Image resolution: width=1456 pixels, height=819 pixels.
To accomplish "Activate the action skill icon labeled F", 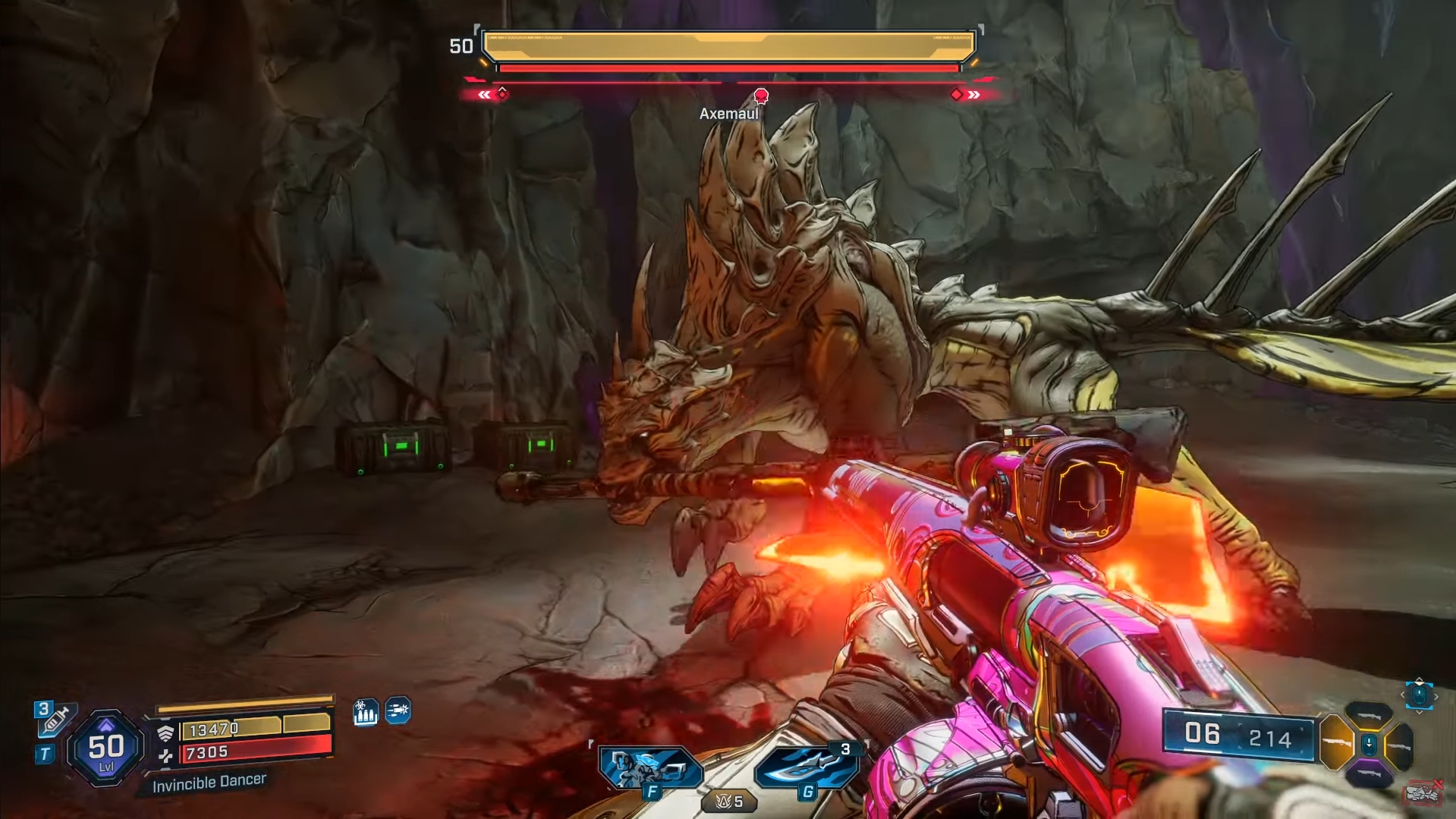I will coord(650,768).
